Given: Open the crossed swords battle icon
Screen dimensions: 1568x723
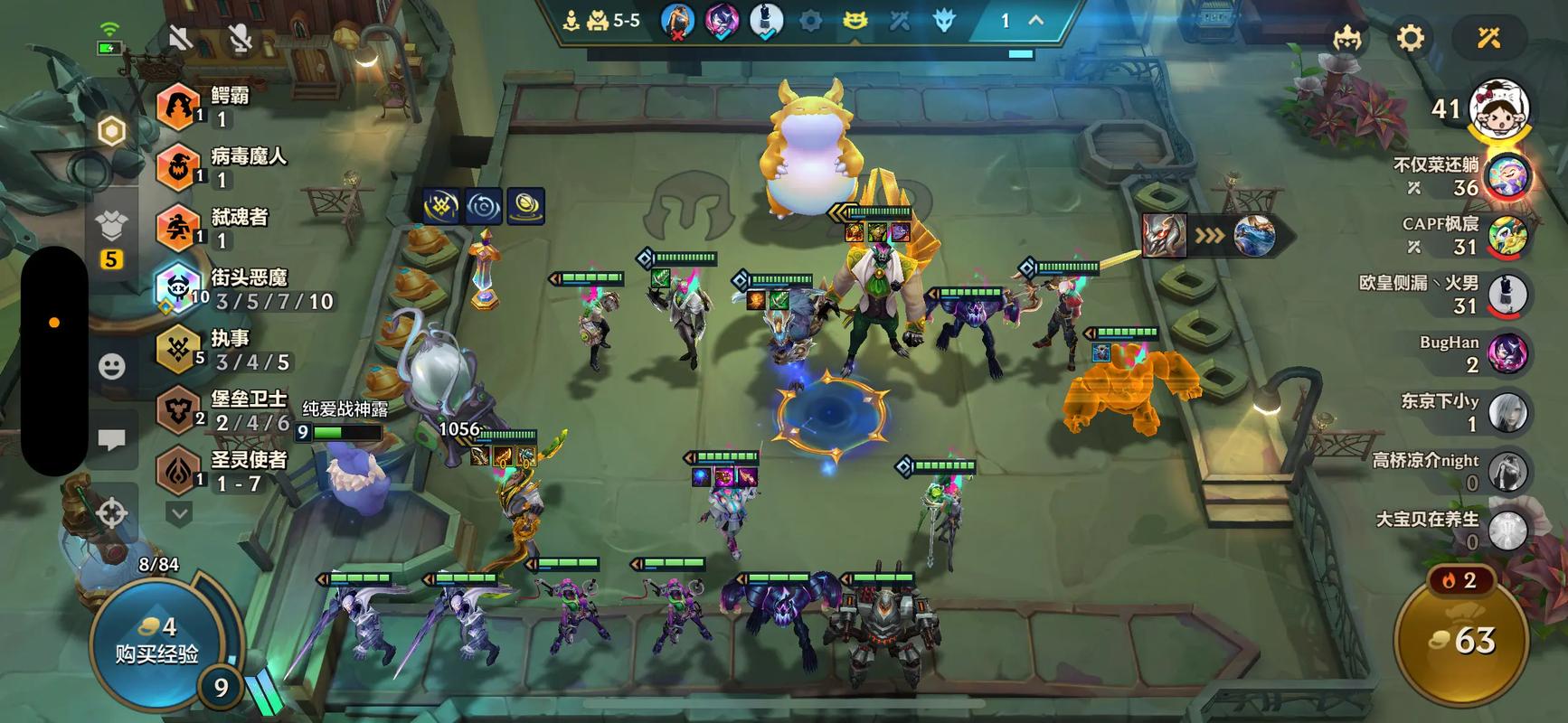Looking at the screenshot, I should [x=1488, y=38].
